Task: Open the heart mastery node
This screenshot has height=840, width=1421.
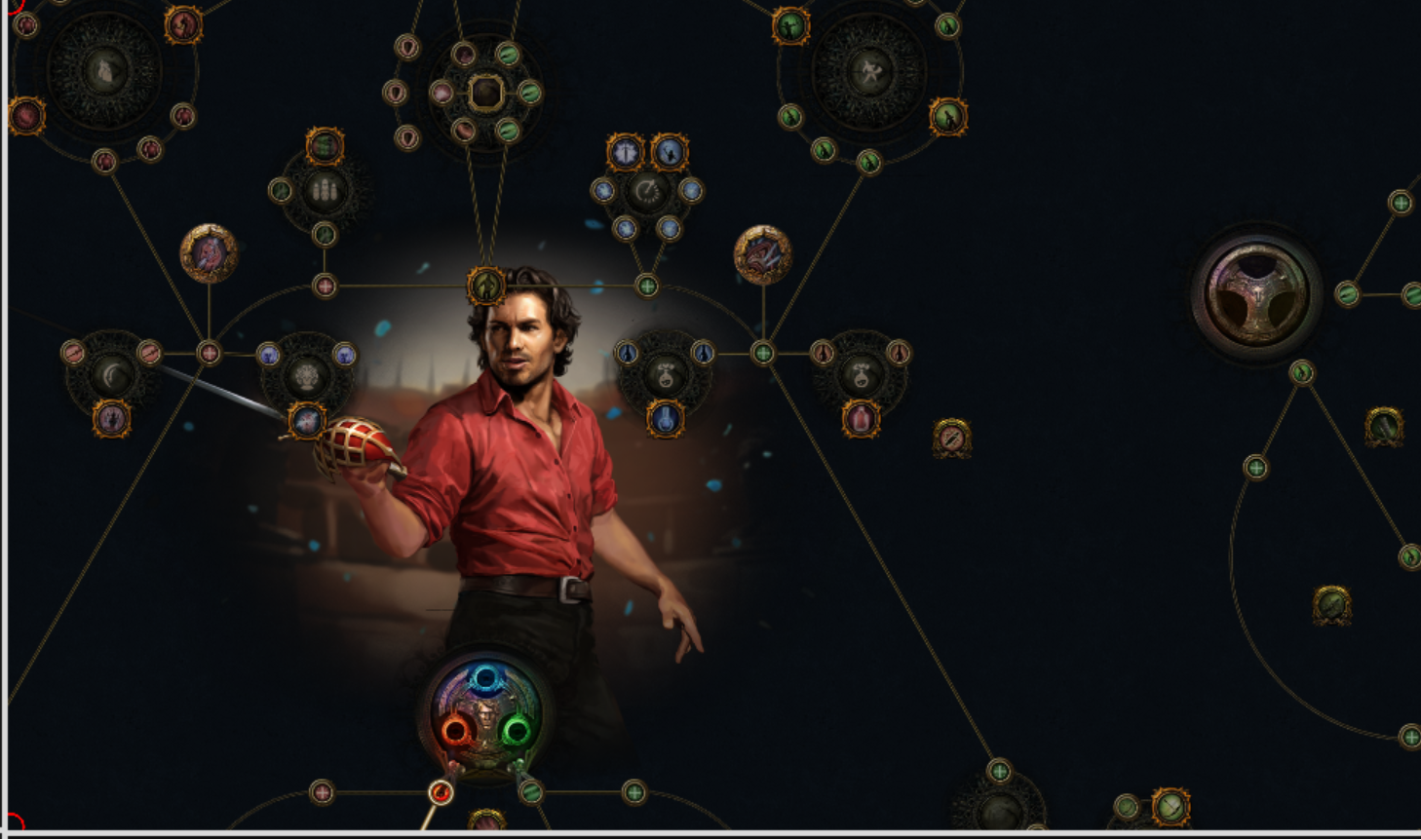Action: (104, 71)
